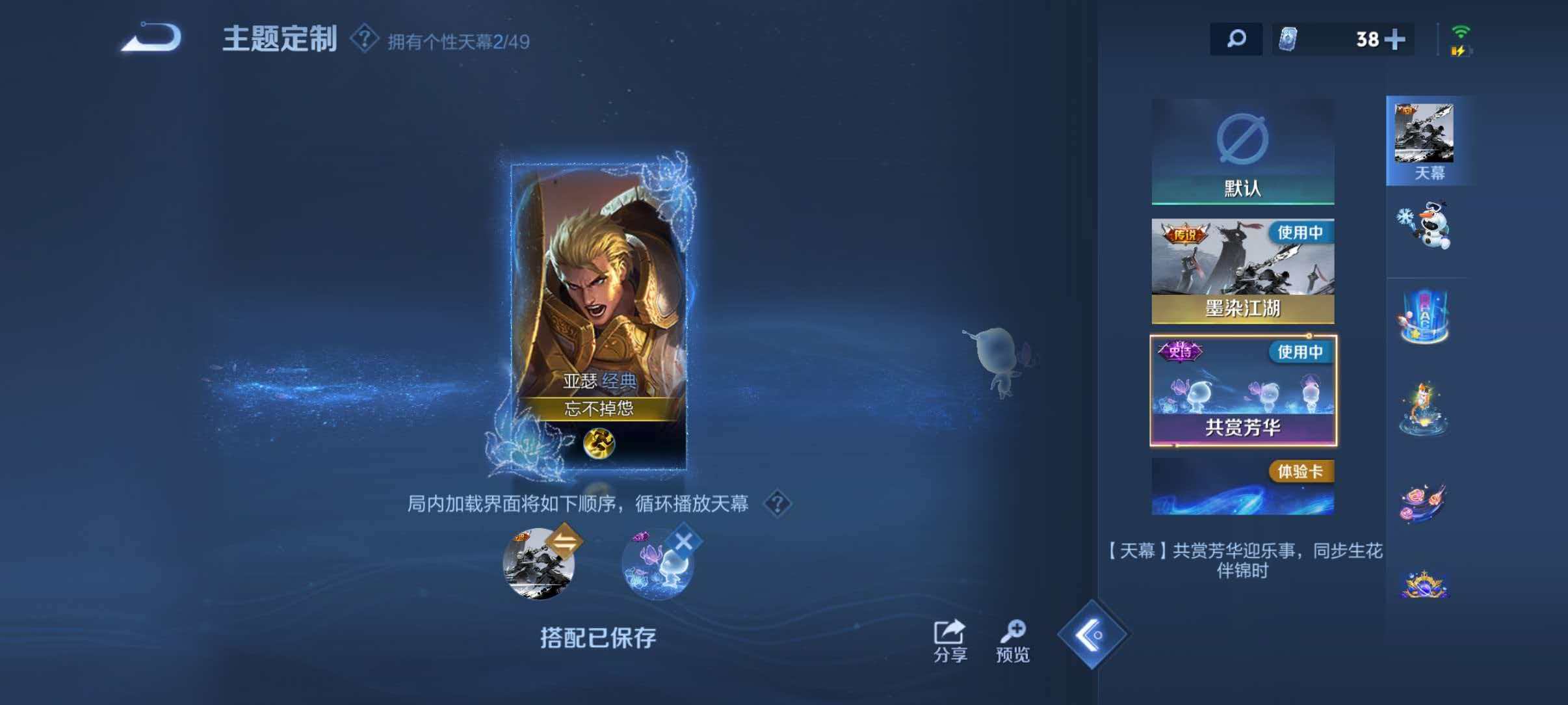1568x705 pixels.
Task: Select 默认 to disable the custom sky curtain
Action: click(1244, 150)
